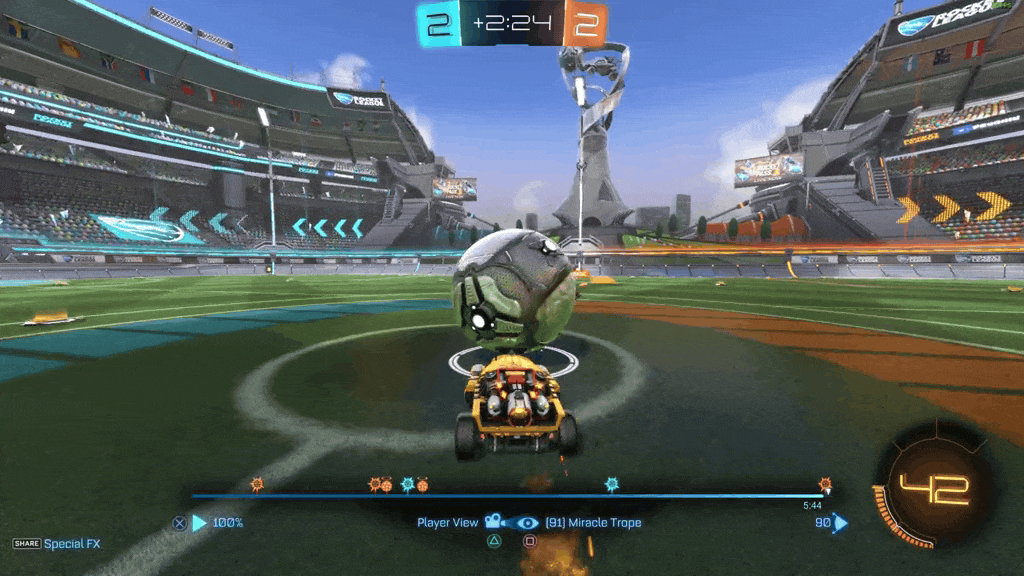This screenshot has height=576, width=1024.
Task: Click the 100% playback speed arrow
Action: click(199, 522)
